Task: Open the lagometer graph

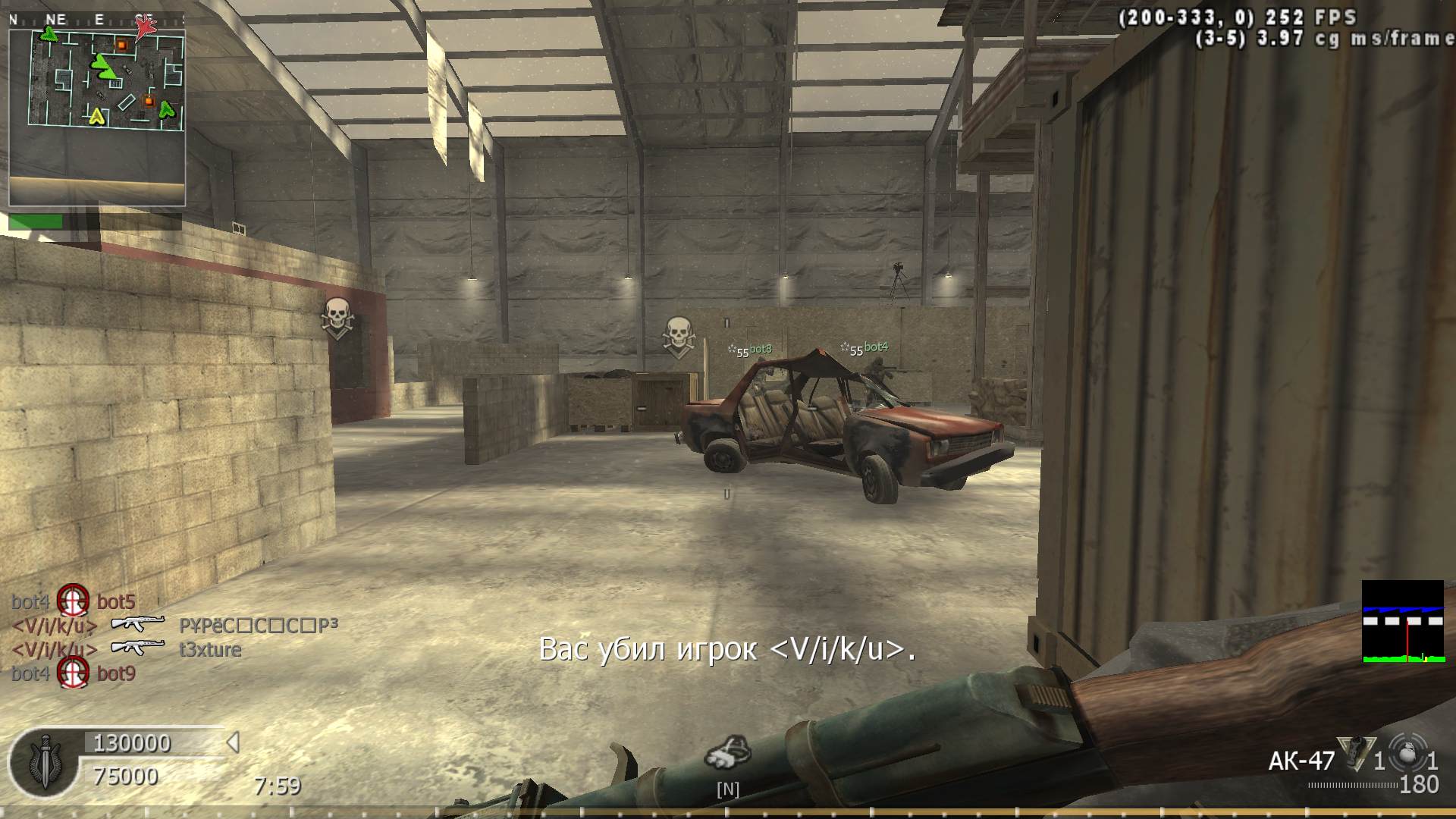Action: [1402, 622]
